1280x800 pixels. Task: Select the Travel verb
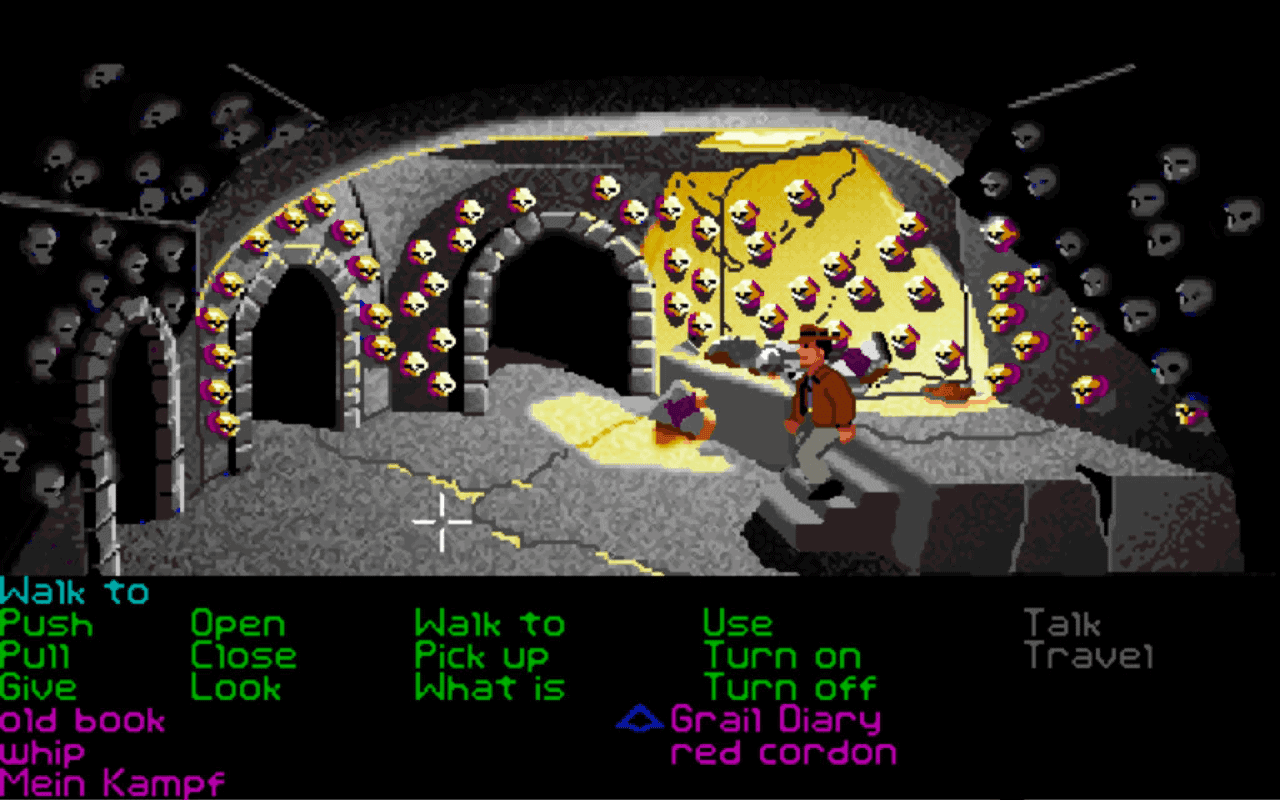coord(1088,656)
